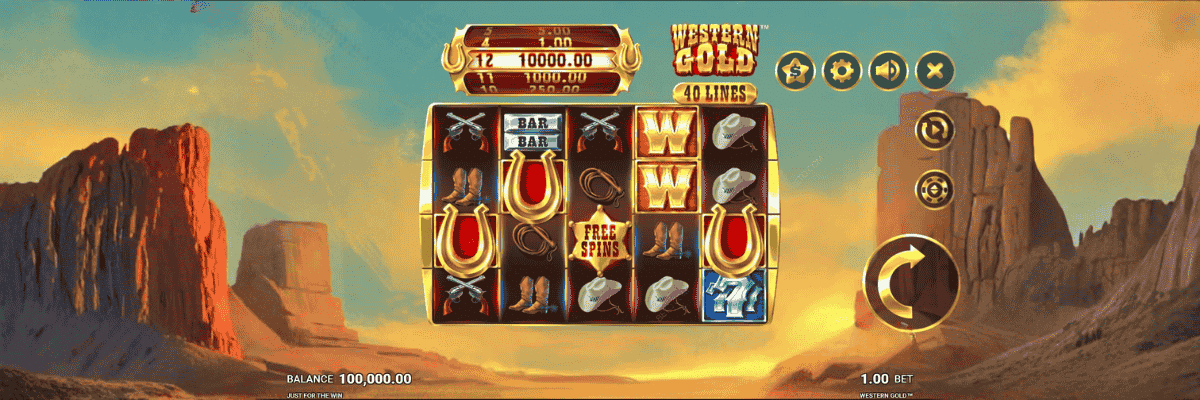
Task: Close the game with the X button
Action: point(934,70)
